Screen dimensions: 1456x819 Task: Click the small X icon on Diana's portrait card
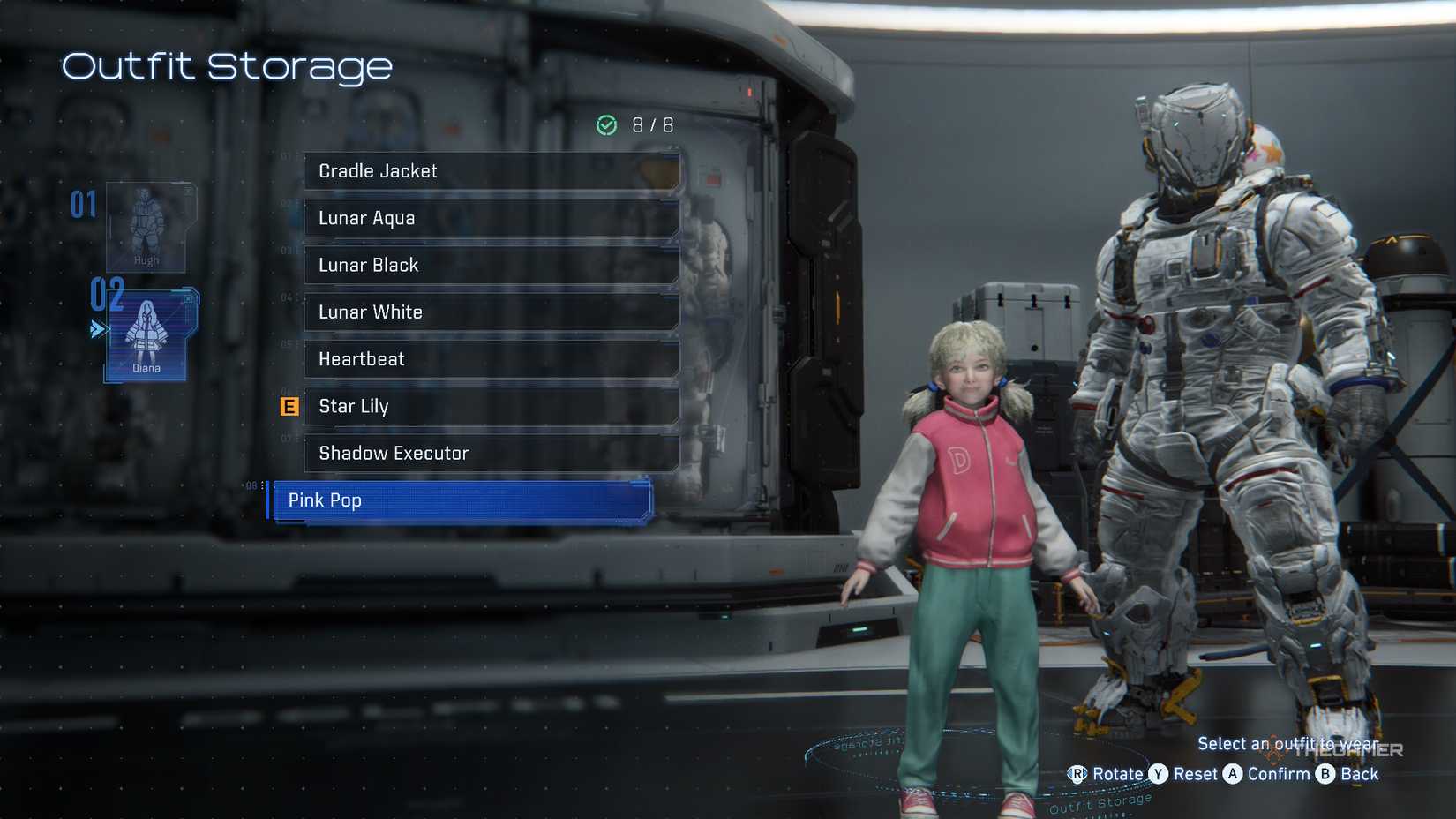(x=188, y=299)
